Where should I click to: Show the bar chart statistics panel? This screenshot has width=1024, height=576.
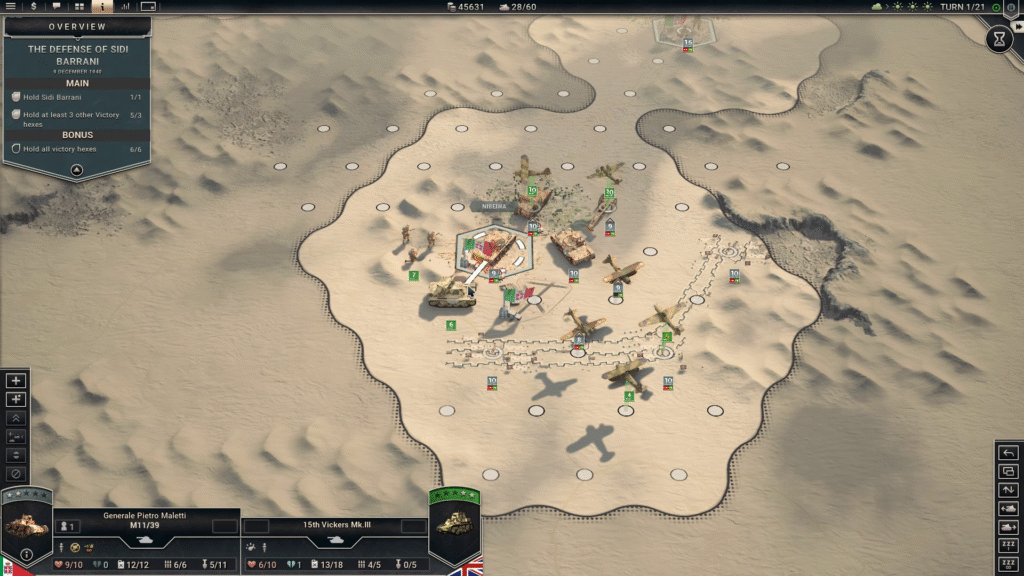[x=126, y=7]
